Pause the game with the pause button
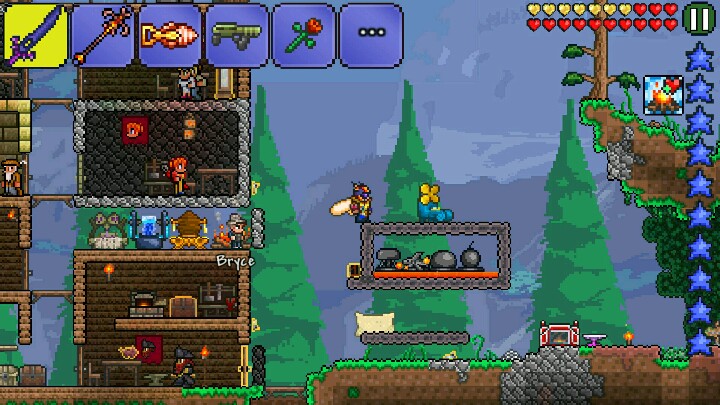720x405 pixels. click(700, 17)
